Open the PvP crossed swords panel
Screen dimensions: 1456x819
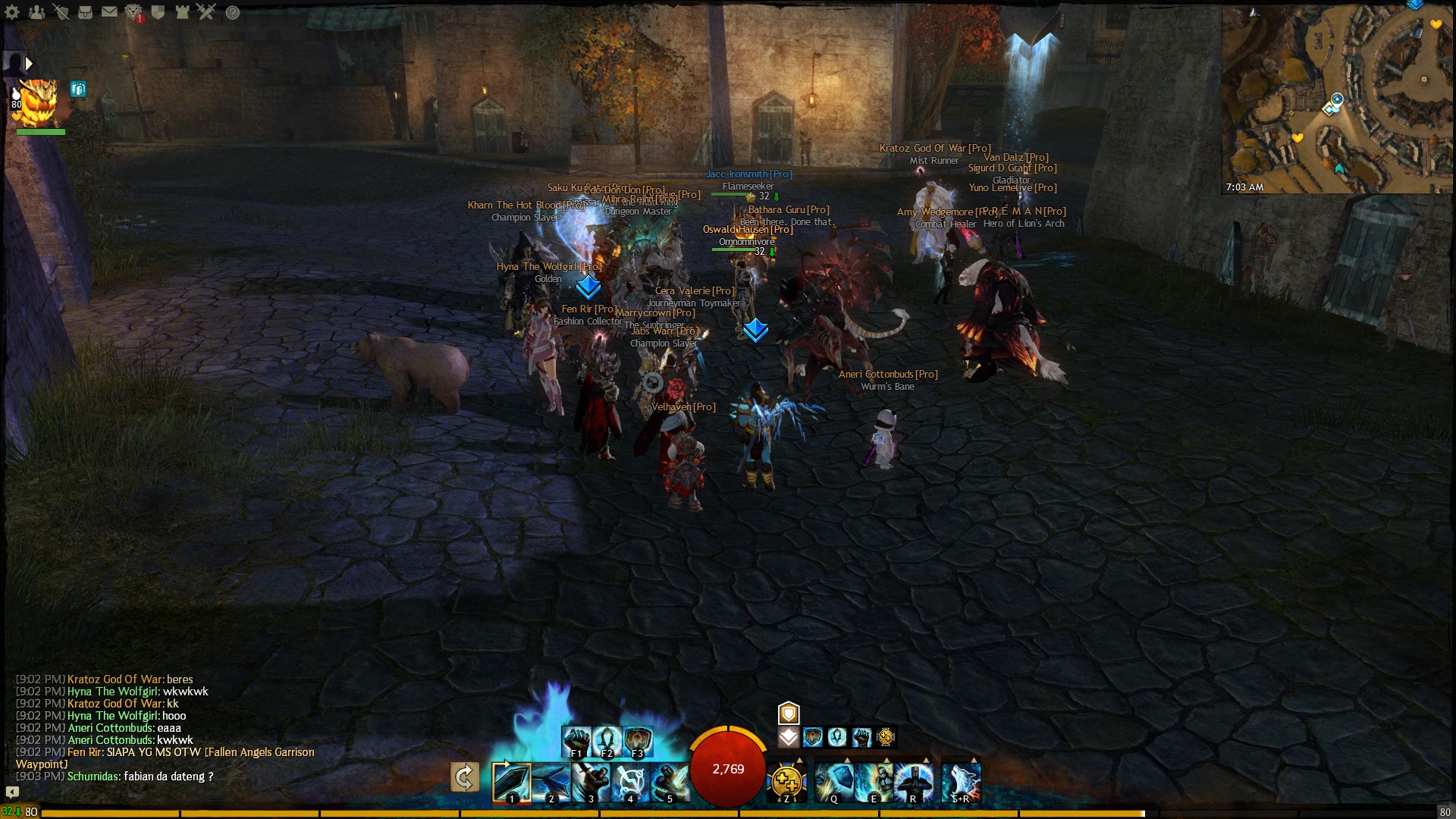207,12
